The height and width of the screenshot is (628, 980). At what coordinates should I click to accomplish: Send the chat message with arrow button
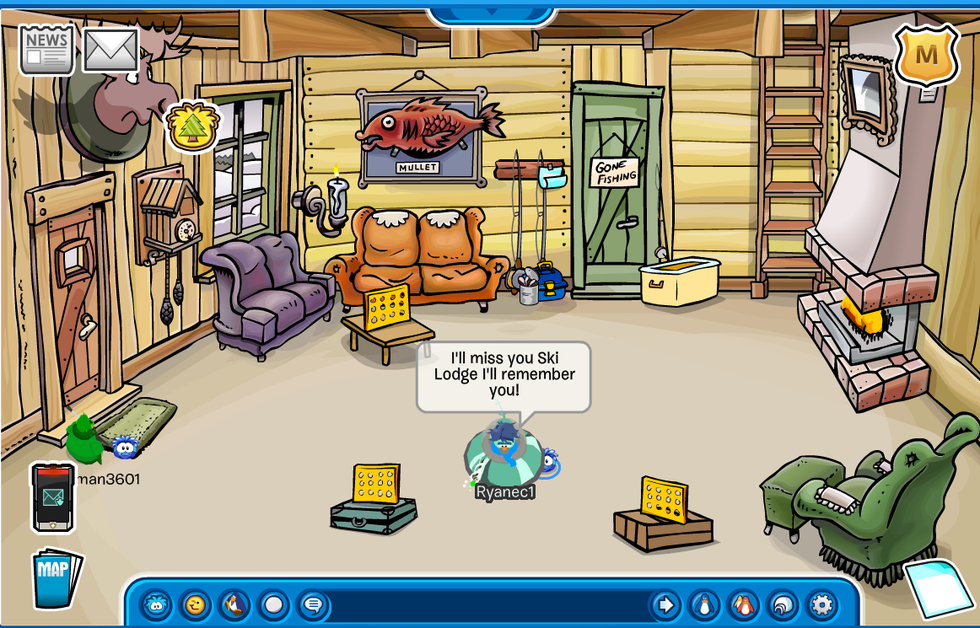click(665, 605)
